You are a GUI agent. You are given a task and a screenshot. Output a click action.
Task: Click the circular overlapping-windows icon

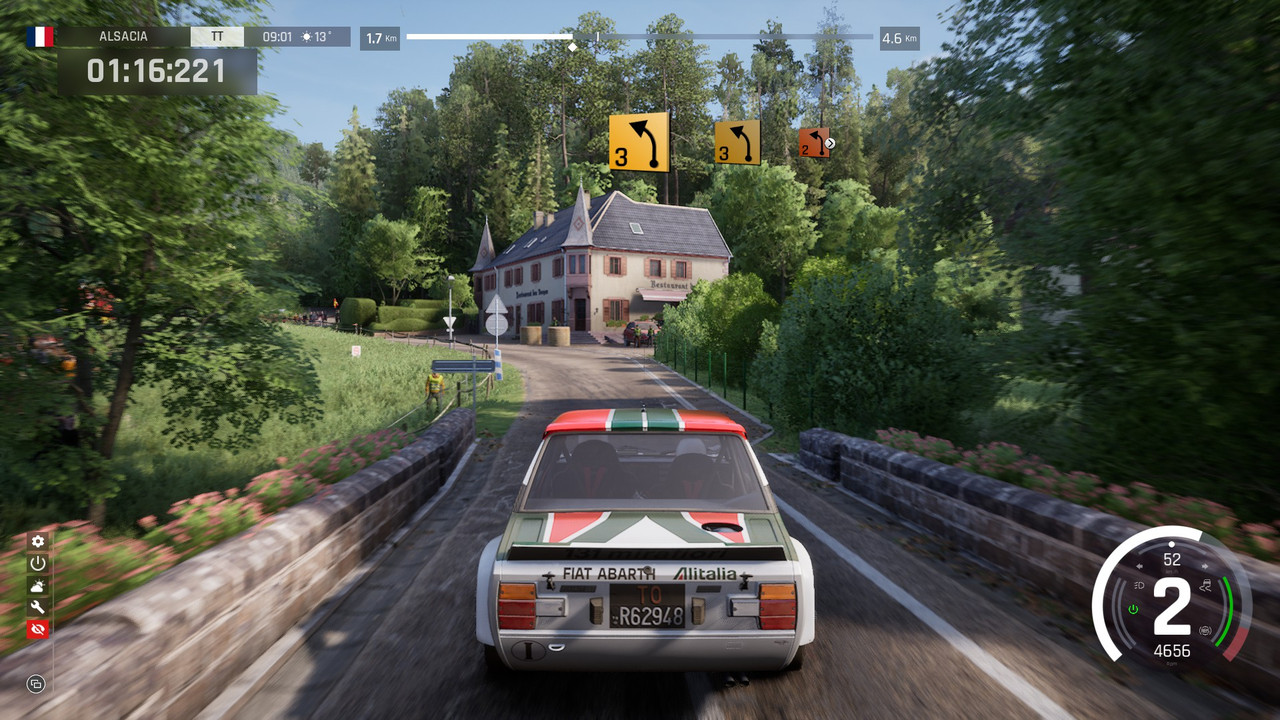36,684
